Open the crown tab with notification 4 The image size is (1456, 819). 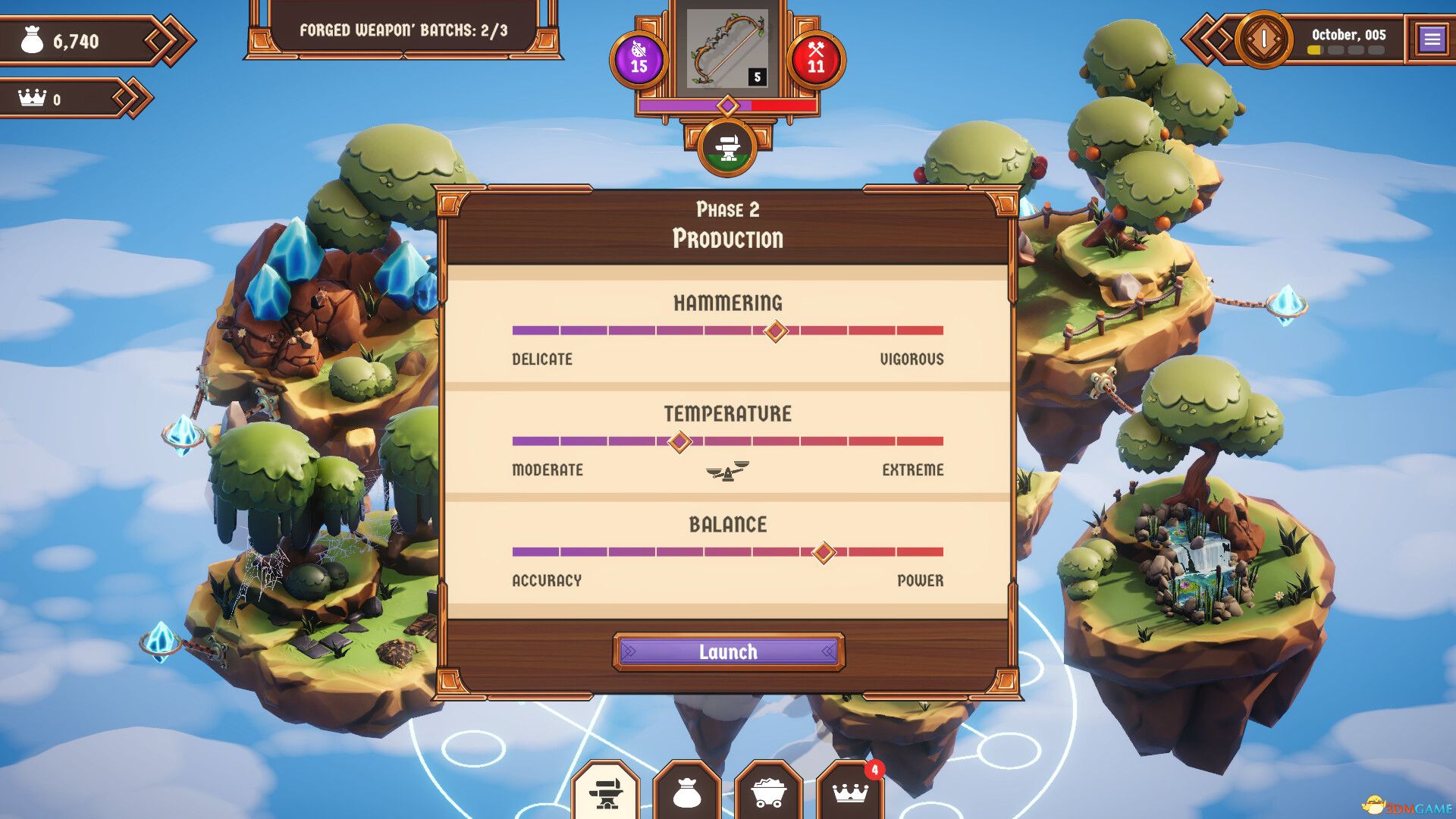point(851,795)
